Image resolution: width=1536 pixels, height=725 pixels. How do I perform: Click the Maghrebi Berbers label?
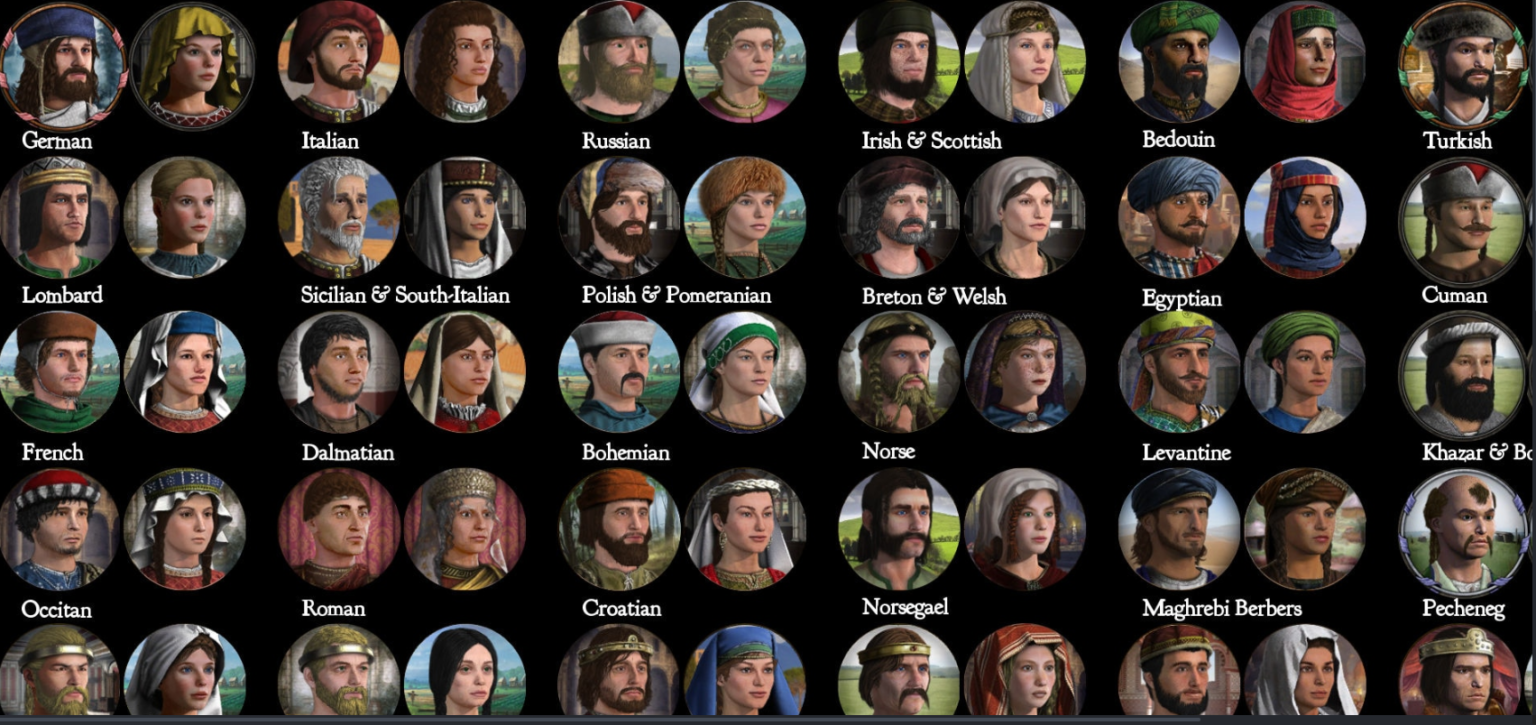[1222, 608]
